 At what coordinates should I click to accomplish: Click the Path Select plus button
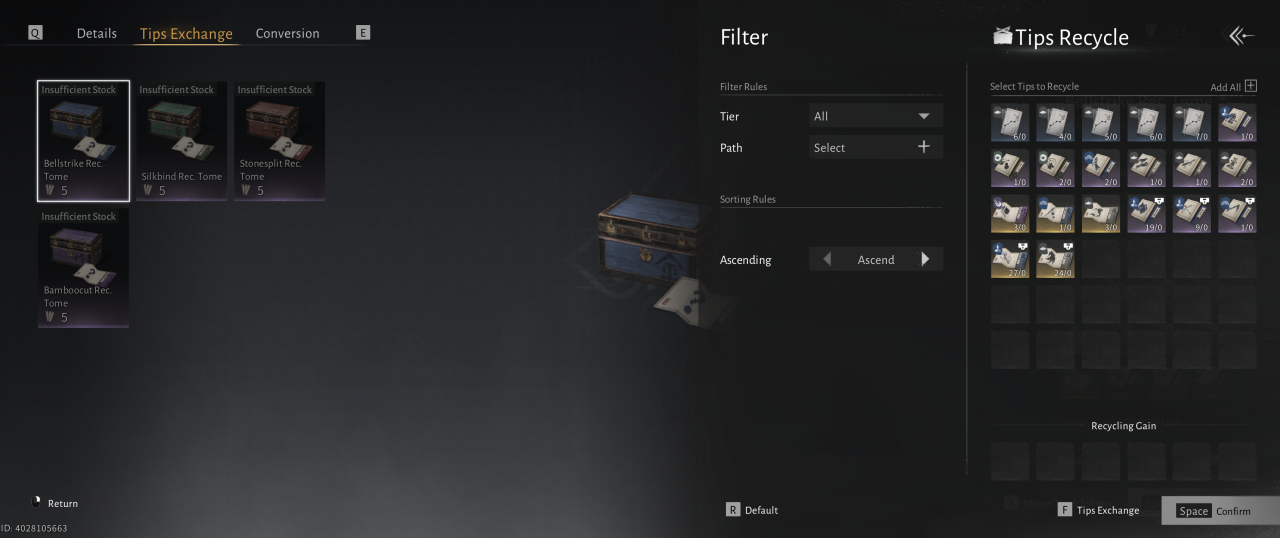point(923,147)
